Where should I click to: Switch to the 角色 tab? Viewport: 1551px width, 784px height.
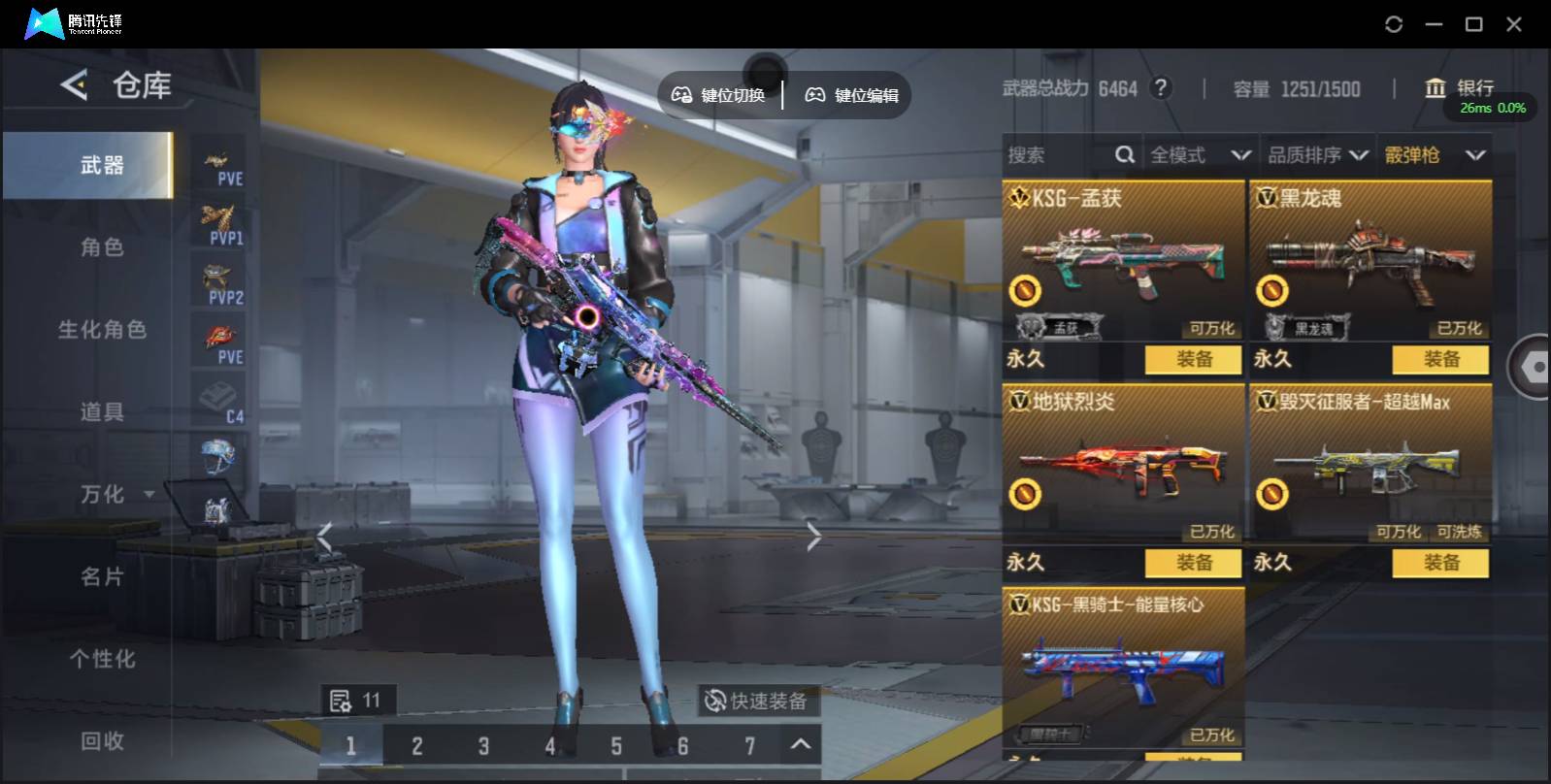click(x=102, y=247)
